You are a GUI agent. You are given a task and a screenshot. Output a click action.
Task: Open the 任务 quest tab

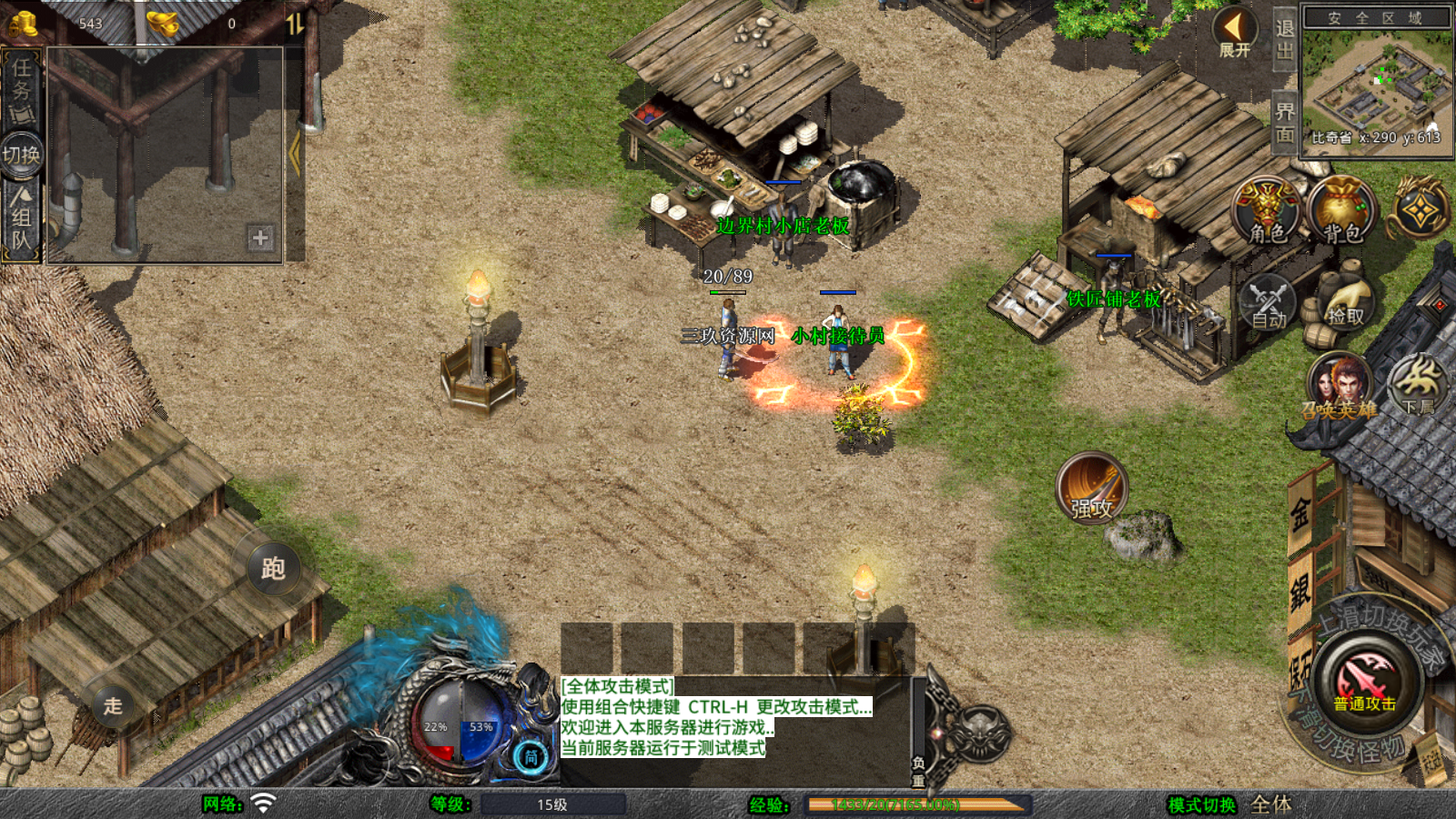(x=21, y=89)
